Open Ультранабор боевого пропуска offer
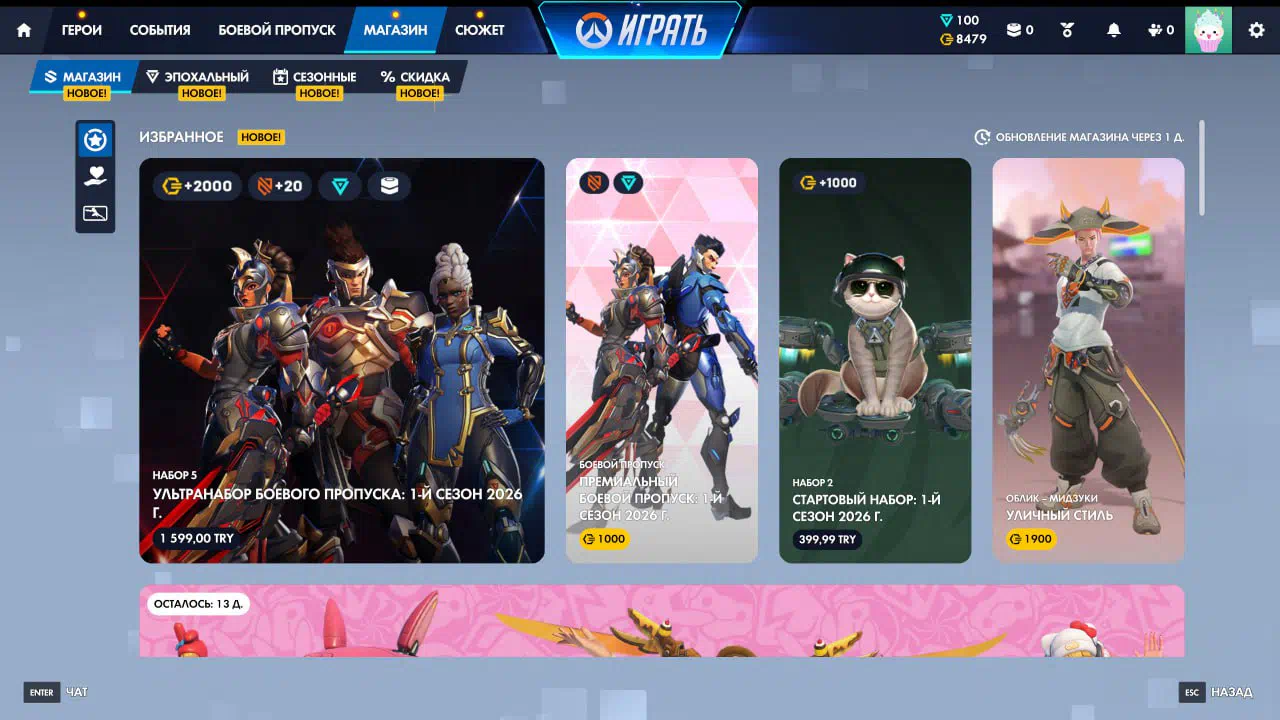Image resolution: width=1280 pixels, height=720 pixels. tap(342, 360)
